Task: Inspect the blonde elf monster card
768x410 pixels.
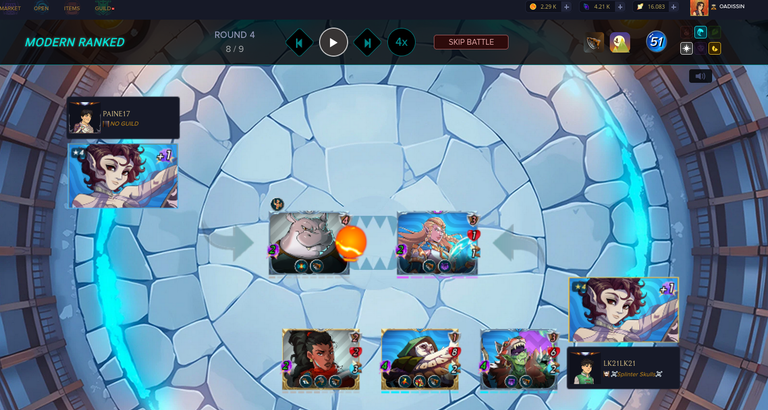Action: click(x=438, y=242)
